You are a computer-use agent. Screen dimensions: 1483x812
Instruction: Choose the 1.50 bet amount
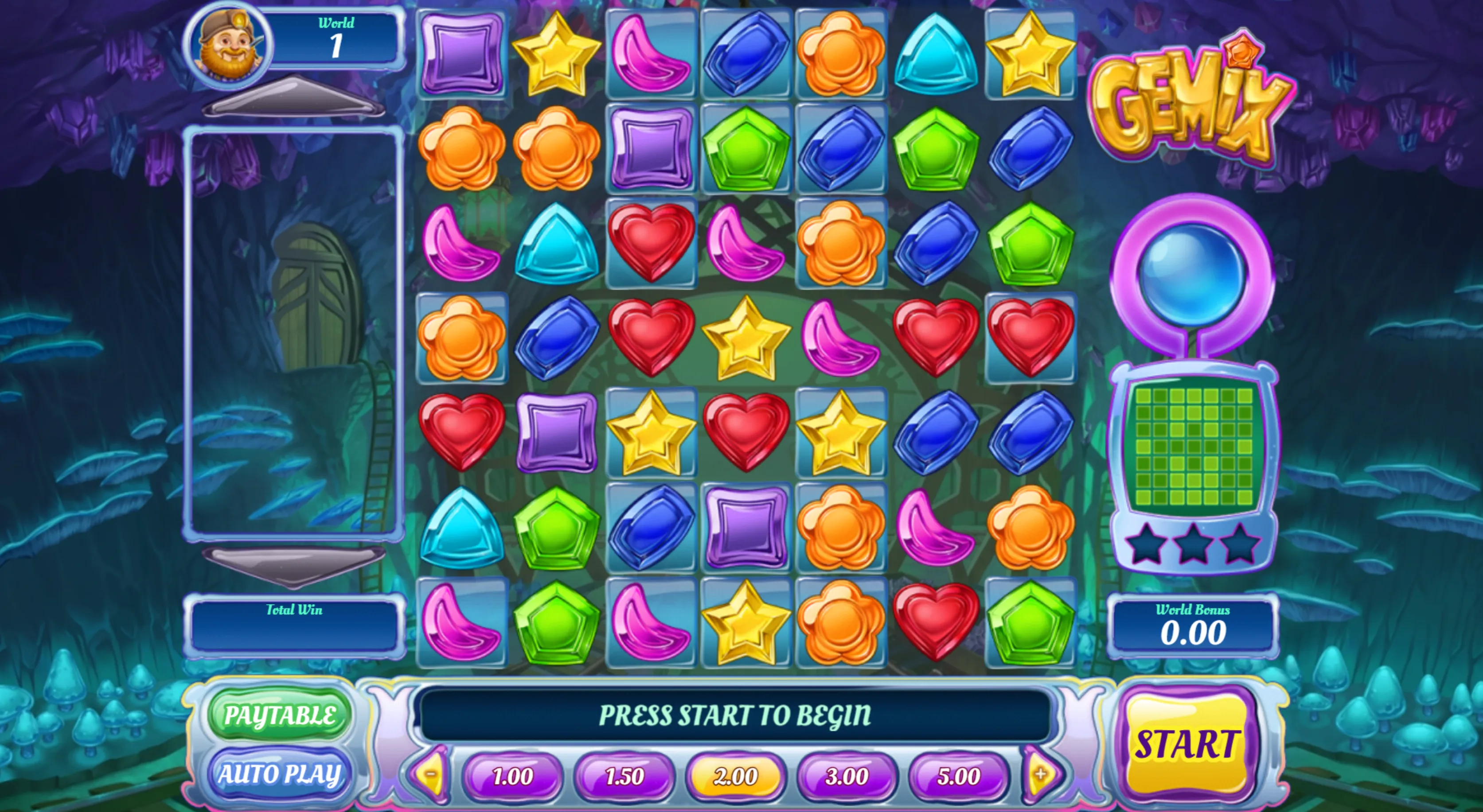(624, 776)
